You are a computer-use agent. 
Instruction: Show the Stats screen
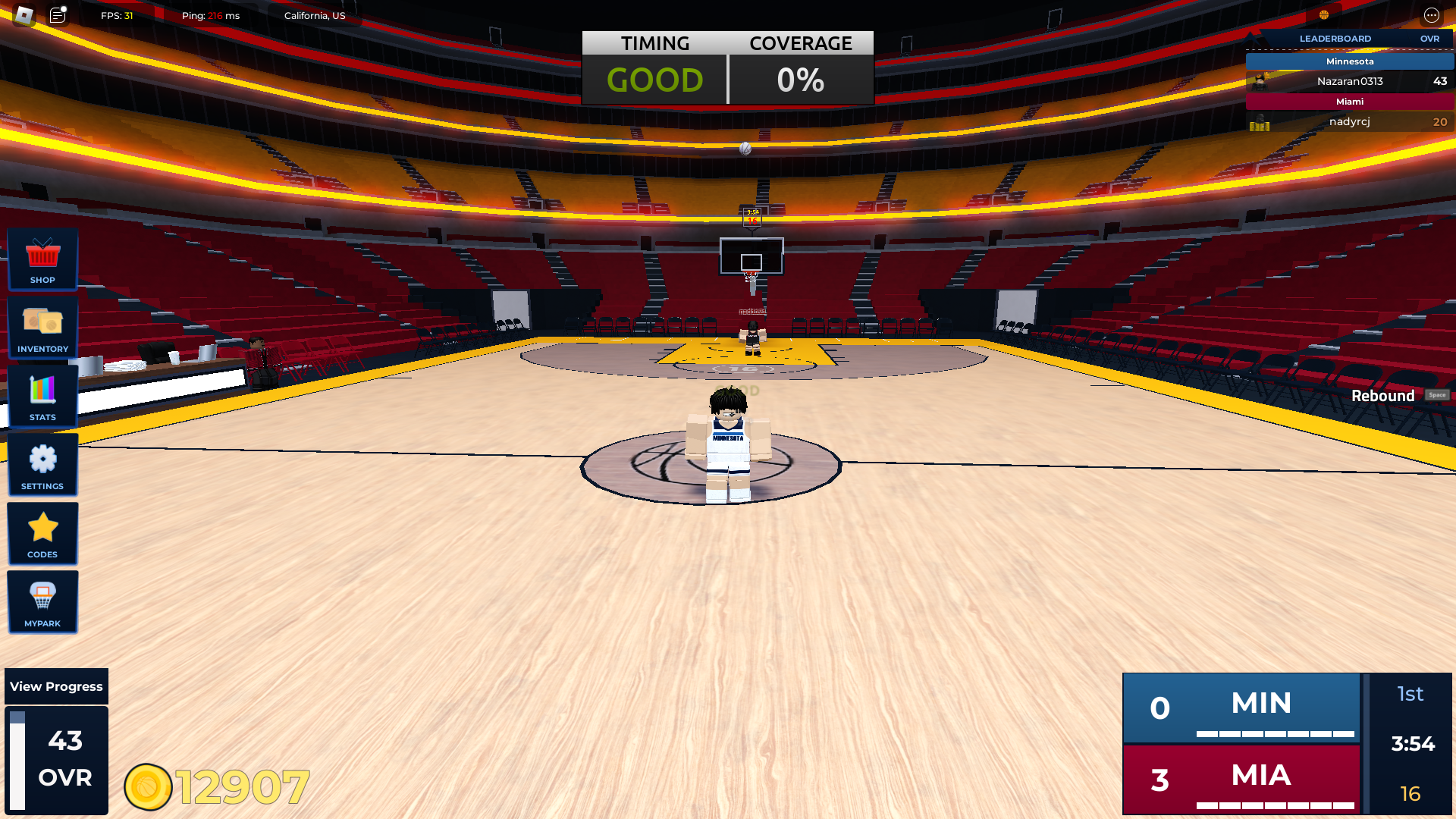pyautogui.click(x=42, y=397)
